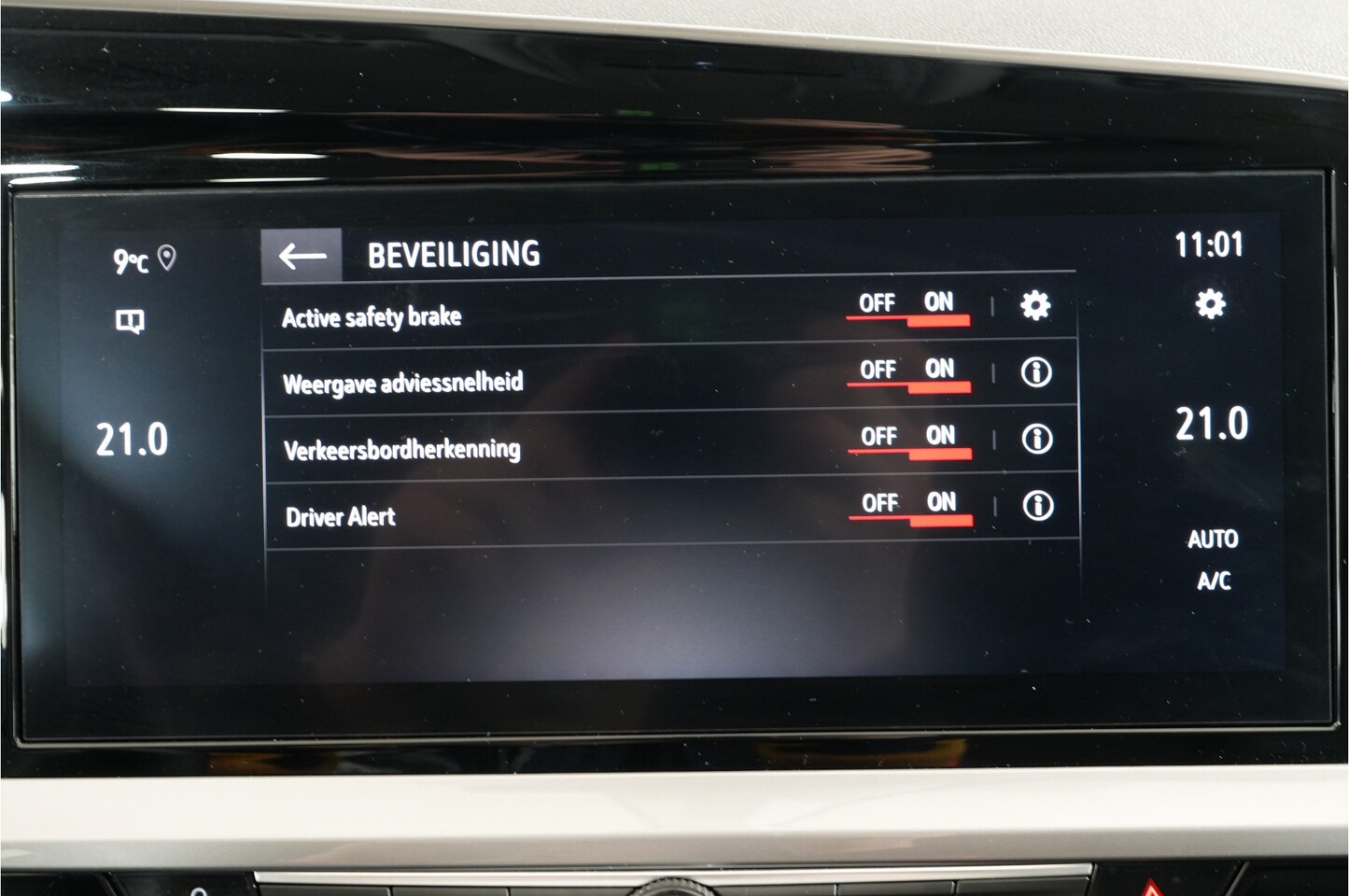Image resolution: width=1349 pixels, height=896 pixels.
Task: Toggle the Driver Alert switch
Action: click(913, 507)
